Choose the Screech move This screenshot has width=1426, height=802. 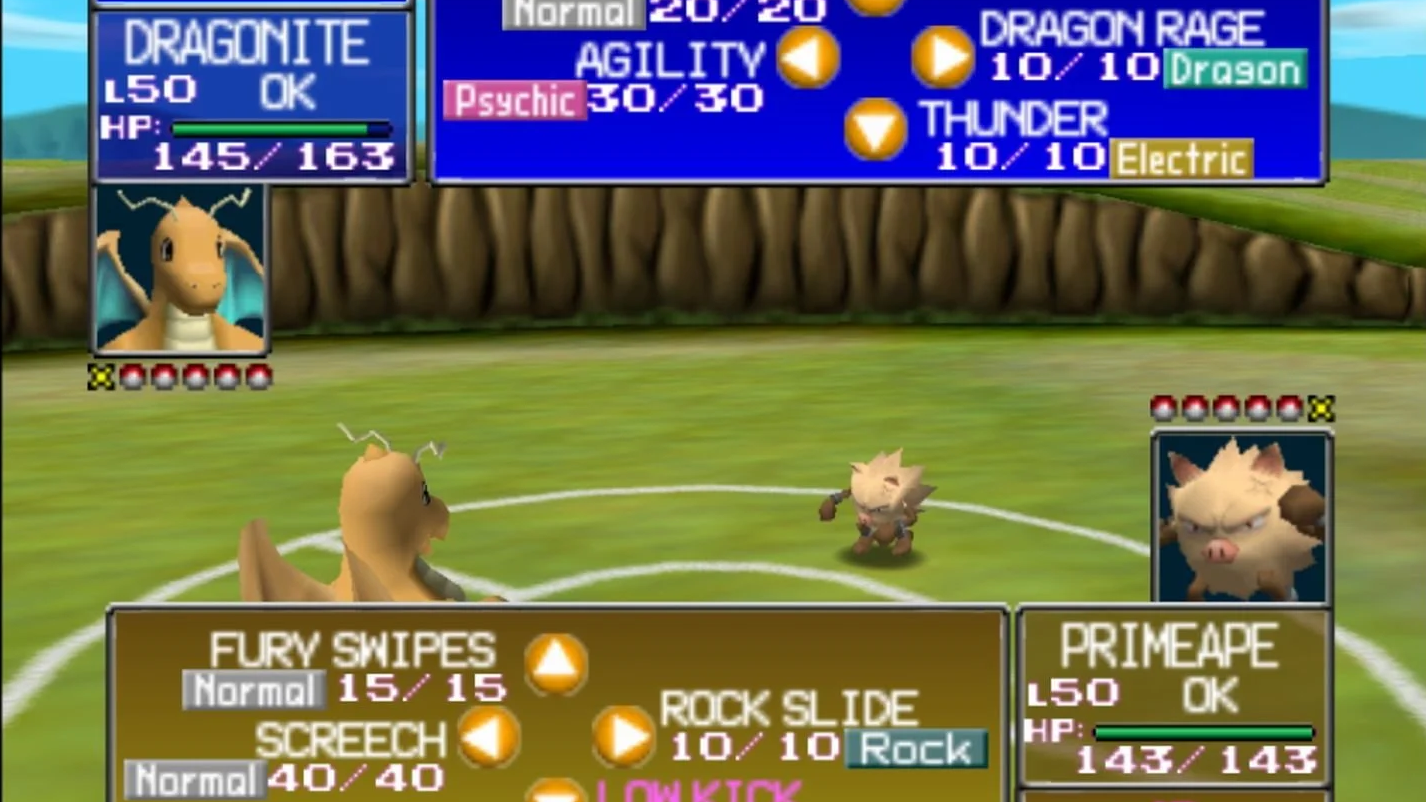pyautogui.click(x=348, y=739)
